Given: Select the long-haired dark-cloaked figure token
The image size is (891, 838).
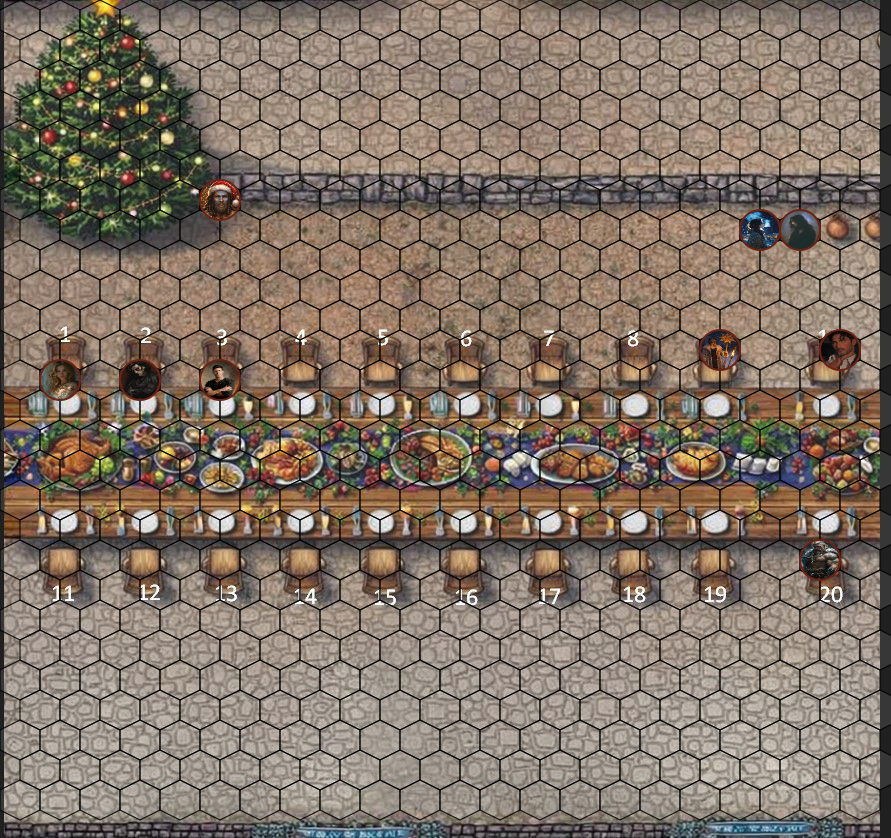Looking at the screenshot, I should tap(800, 230).
